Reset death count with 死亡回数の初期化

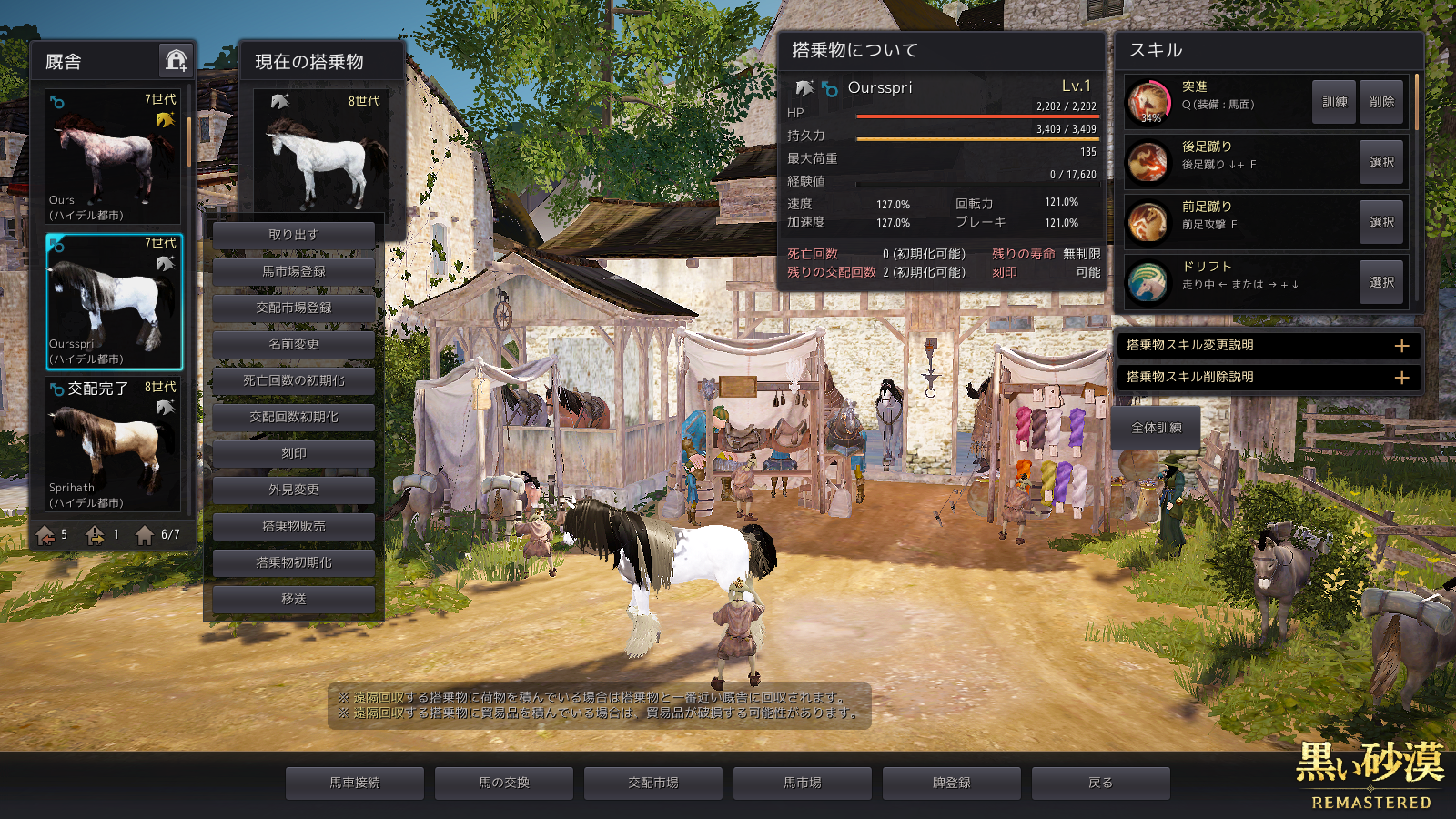click(293, 380)
